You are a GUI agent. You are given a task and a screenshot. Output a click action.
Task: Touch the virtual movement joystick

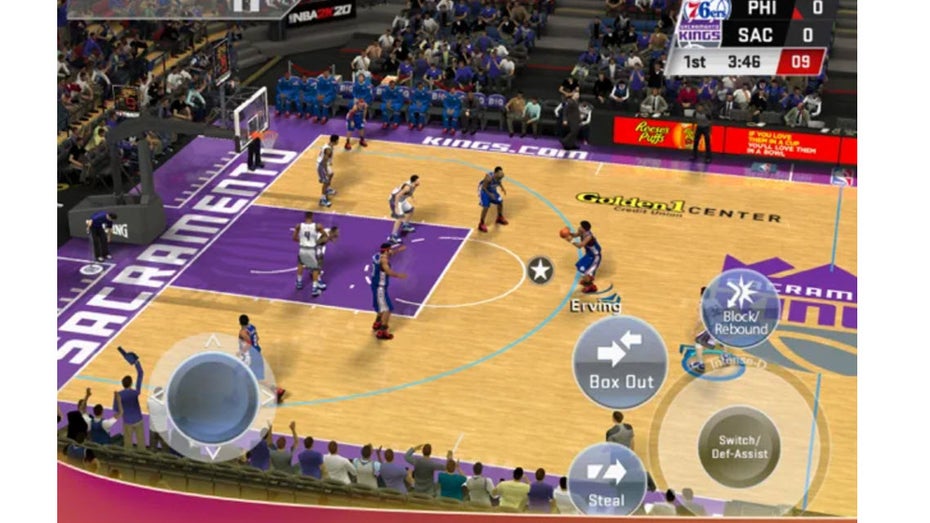pyautogui.click(x=212, y=397)
